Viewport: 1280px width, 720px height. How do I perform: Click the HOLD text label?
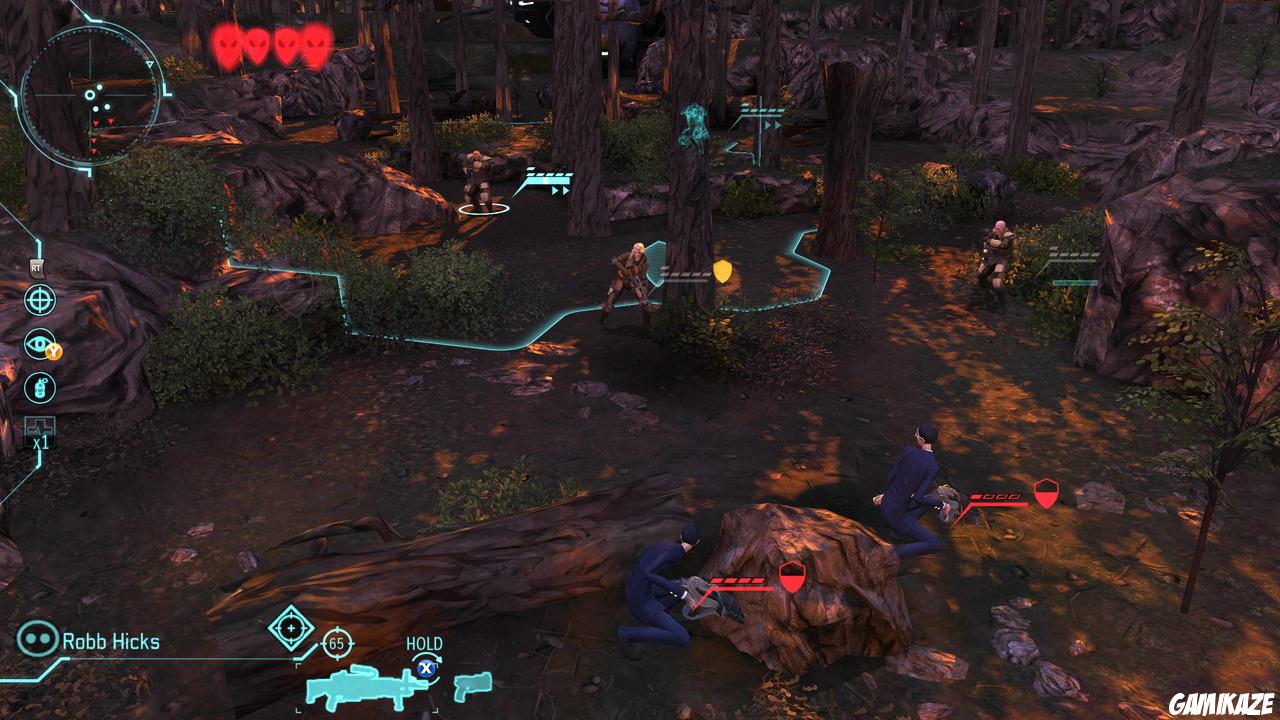(424, 644)
